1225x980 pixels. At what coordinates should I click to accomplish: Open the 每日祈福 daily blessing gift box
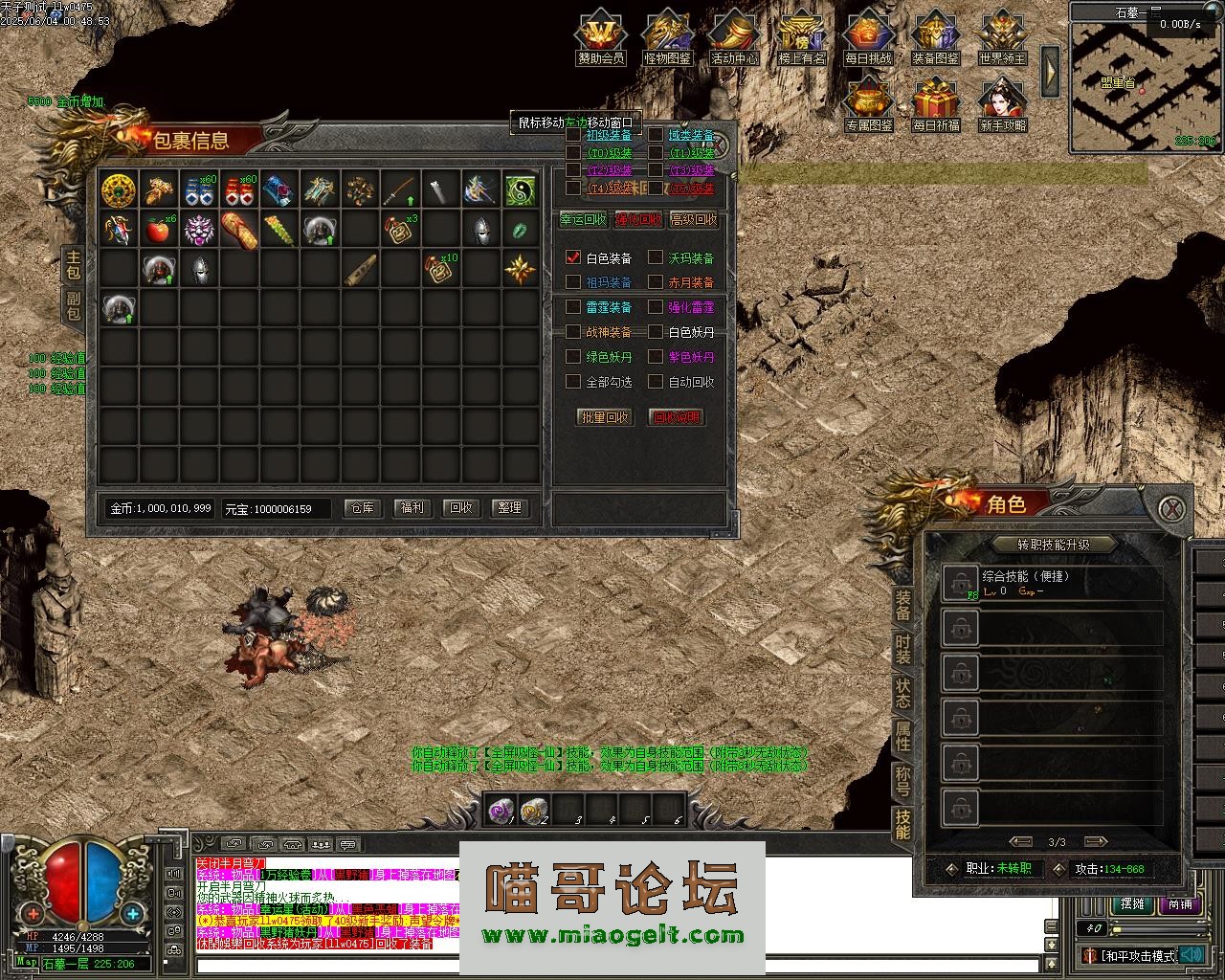(x=936, y=105)
